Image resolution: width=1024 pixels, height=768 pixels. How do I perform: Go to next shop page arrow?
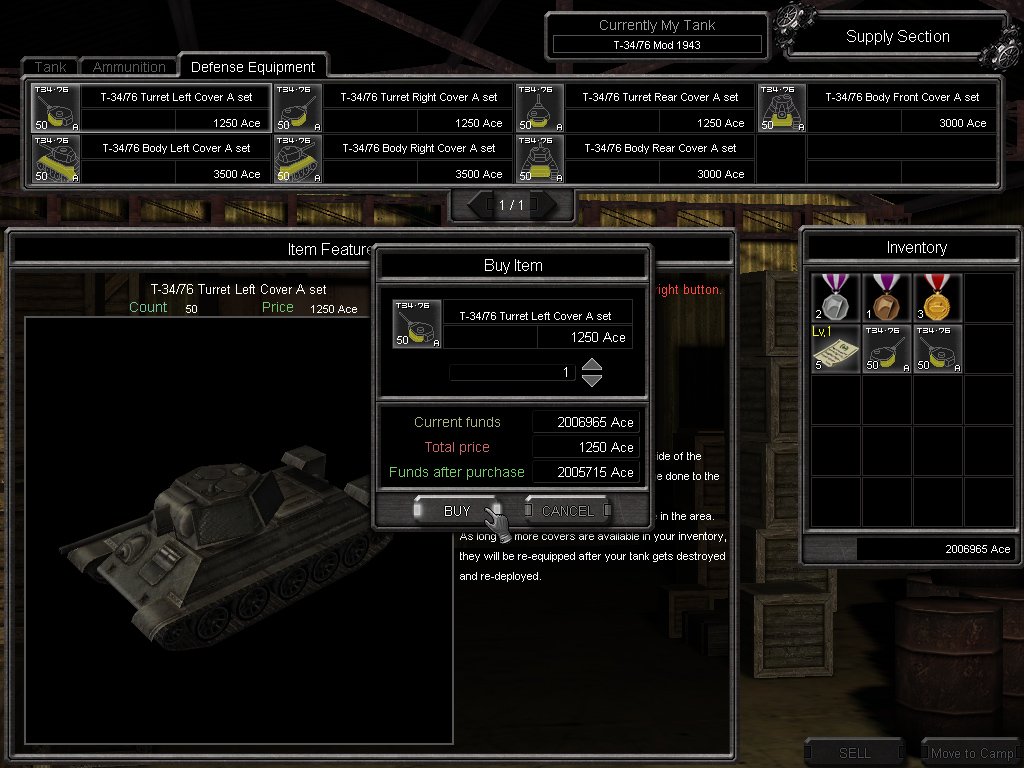547,205
